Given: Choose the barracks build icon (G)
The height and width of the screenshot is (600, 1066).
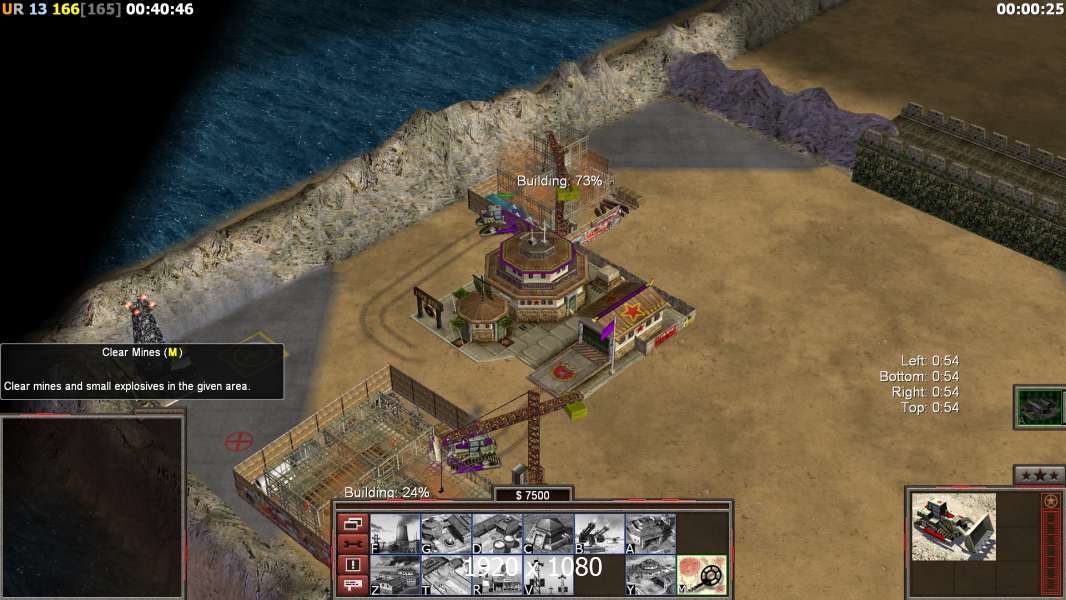Looking at the screenshot, I should point(446,534).
